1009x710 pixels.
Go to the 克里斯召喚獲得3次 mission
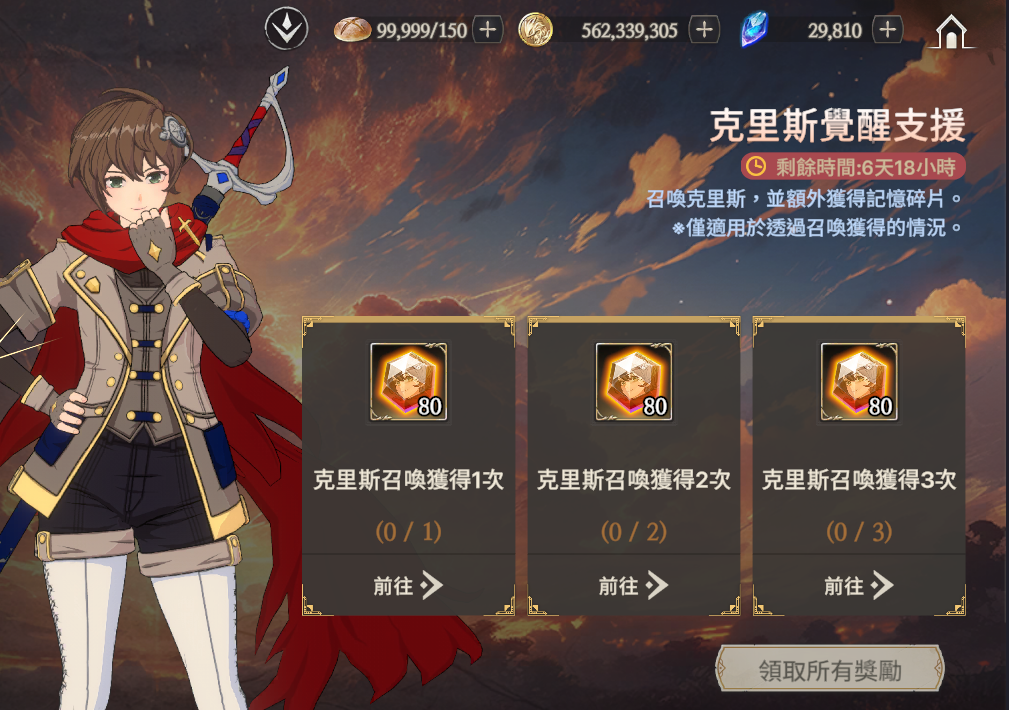click(x=858, y=585)
